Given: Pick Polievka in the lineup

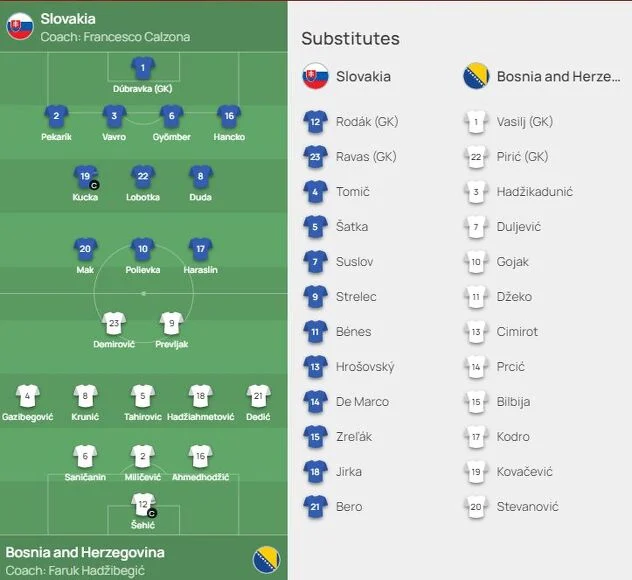Looking at the screenshot, I should pyautogui.click(x=143, y=249).
